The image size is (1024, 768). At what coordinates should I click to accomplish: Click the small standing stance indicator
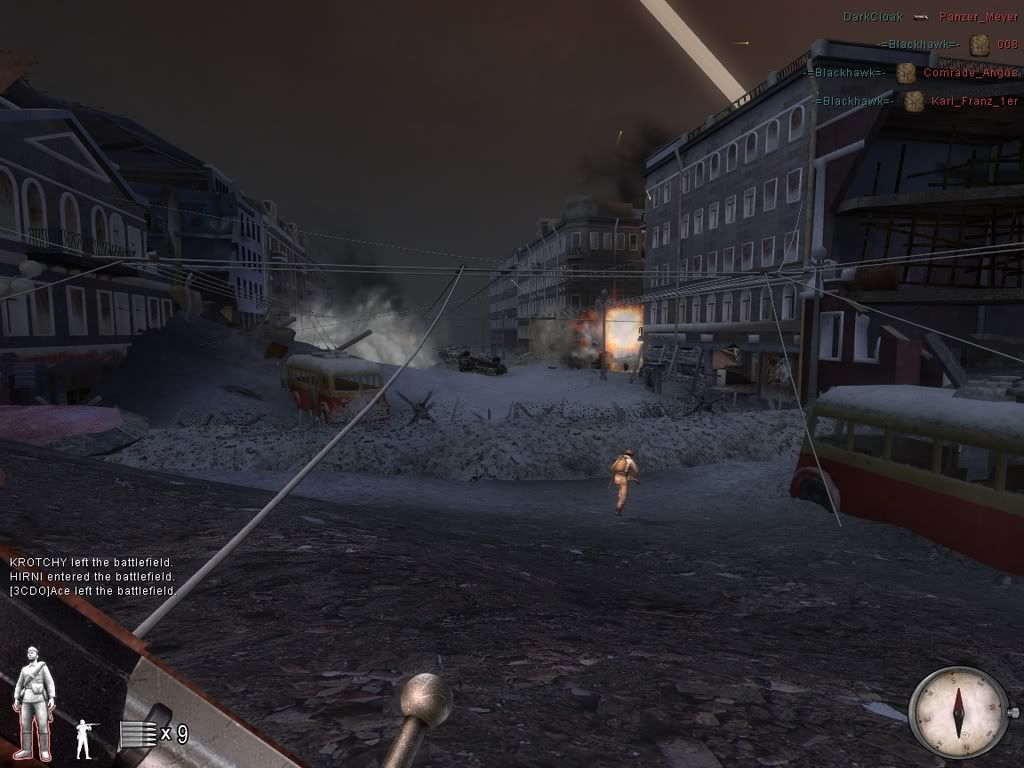pyautogui.click(x=86, y=738)
